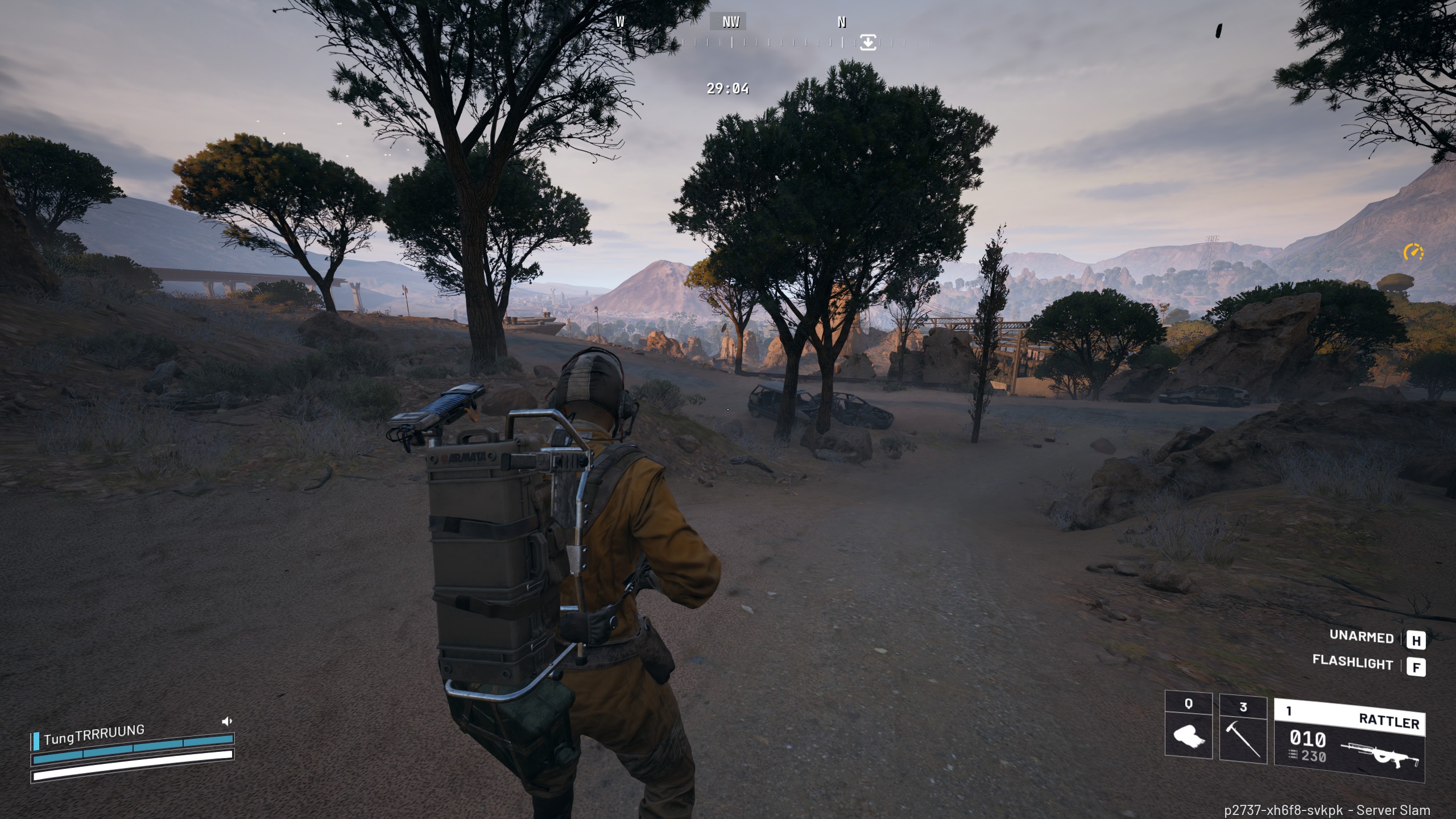Click the orange gauge icon

tap(1413, 252)
